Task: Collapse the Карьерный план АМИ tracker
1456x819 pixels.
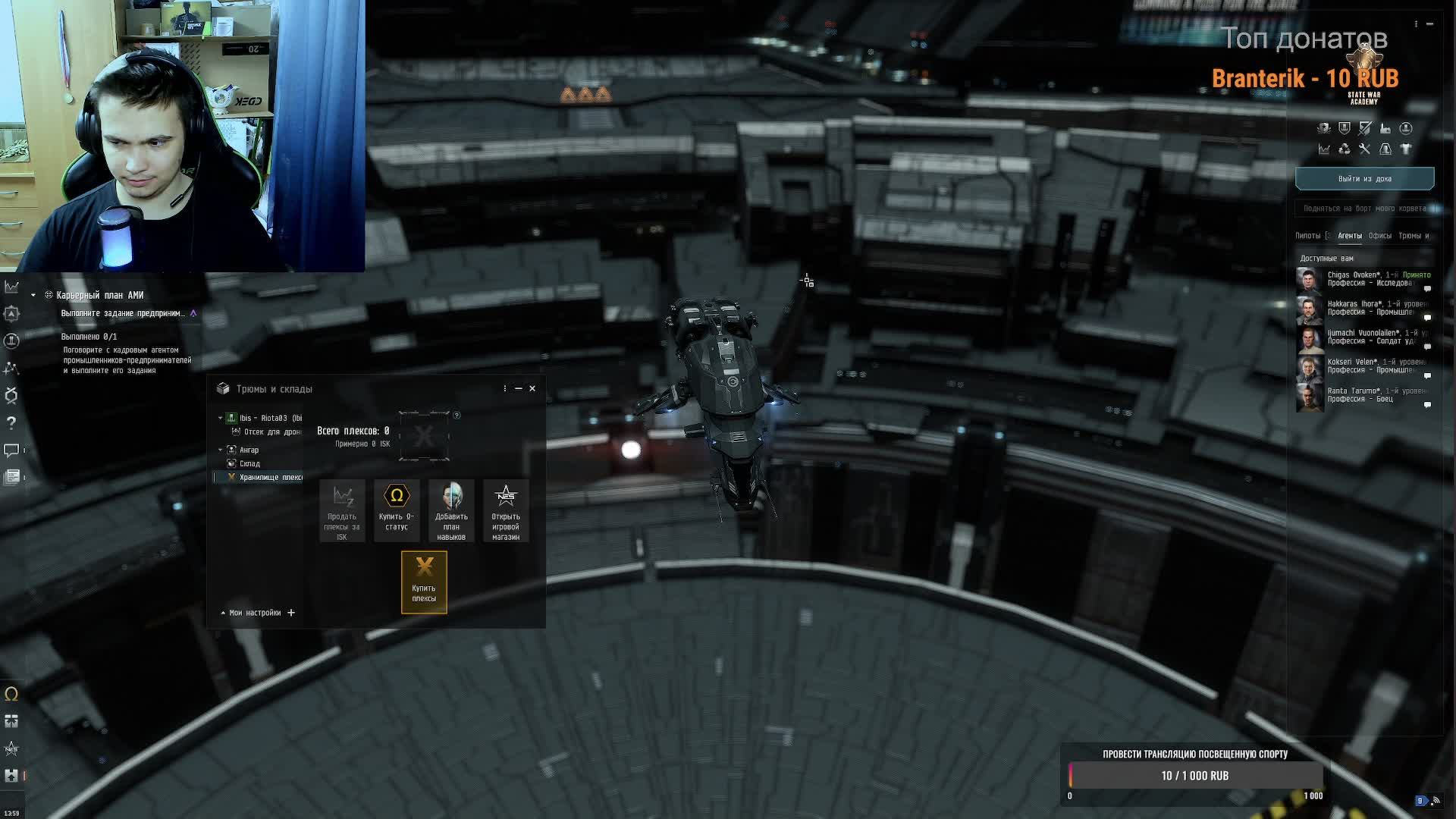Action: click(33, 295)
